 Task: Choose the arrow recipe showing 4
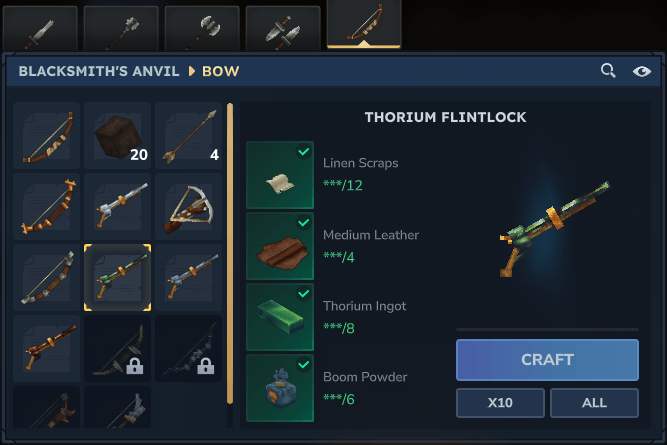pyautogui.click(x=188, y=135)
